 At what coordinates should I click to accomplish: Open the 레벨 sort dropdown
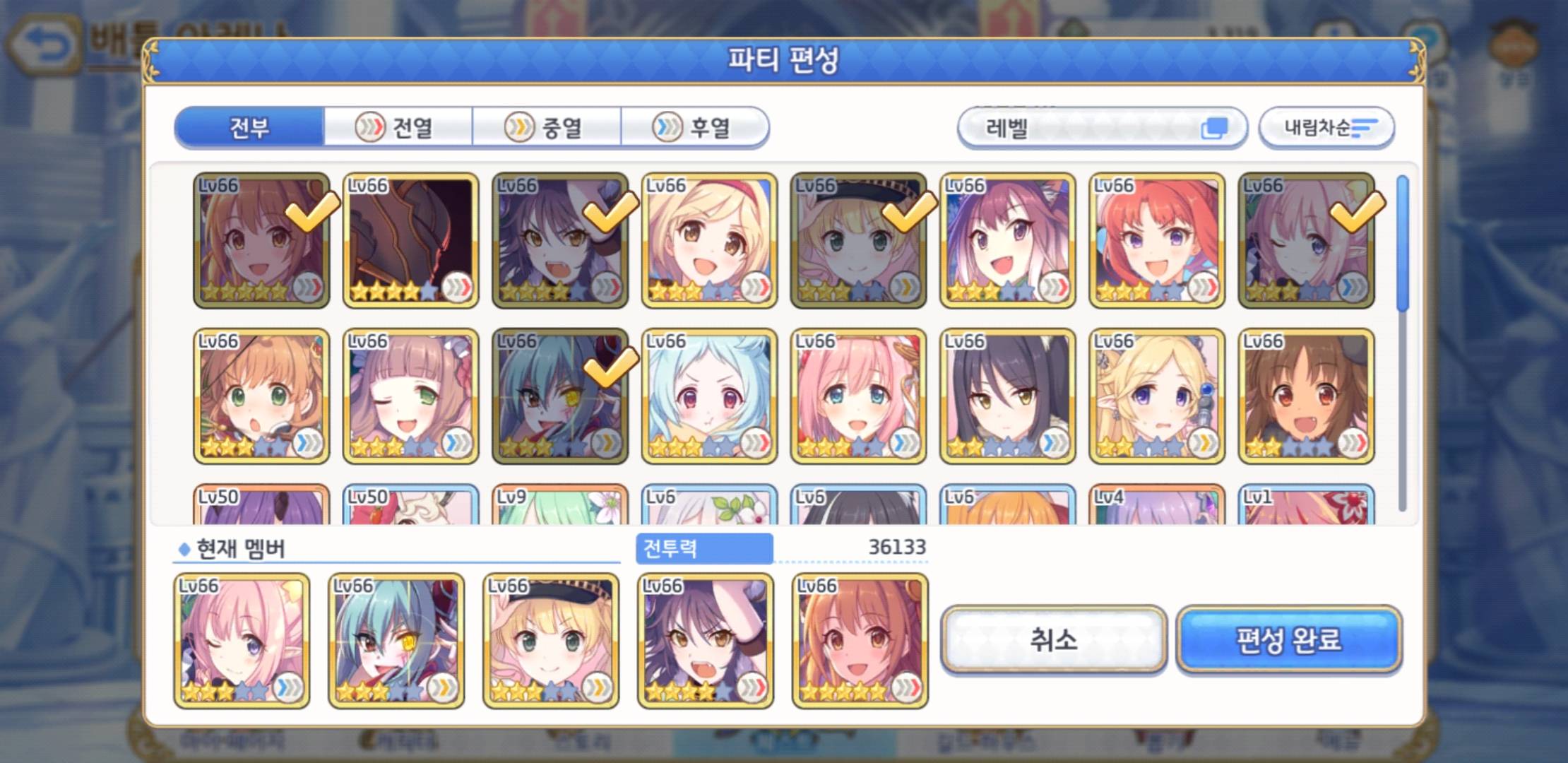[x=1102, y=128]
